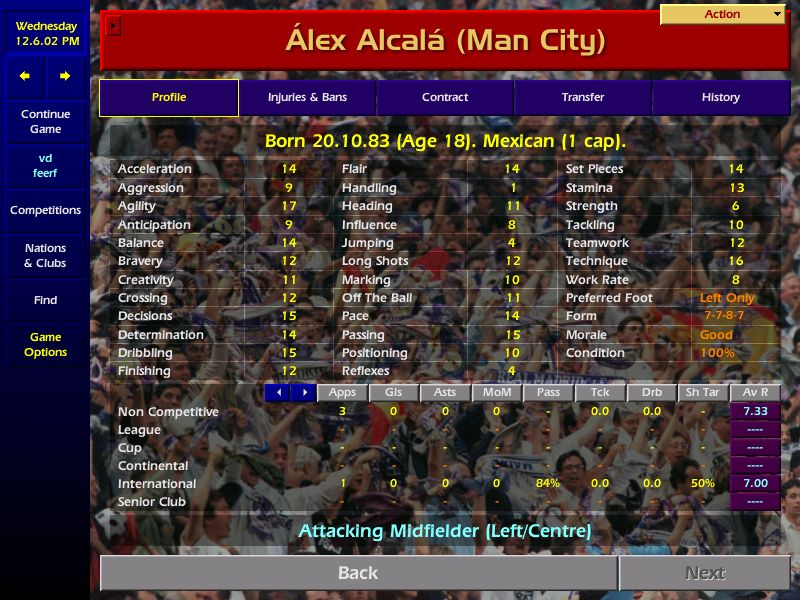Go back with the yellow left arrow
Screen dimensions: 800x600
[25, 76]
